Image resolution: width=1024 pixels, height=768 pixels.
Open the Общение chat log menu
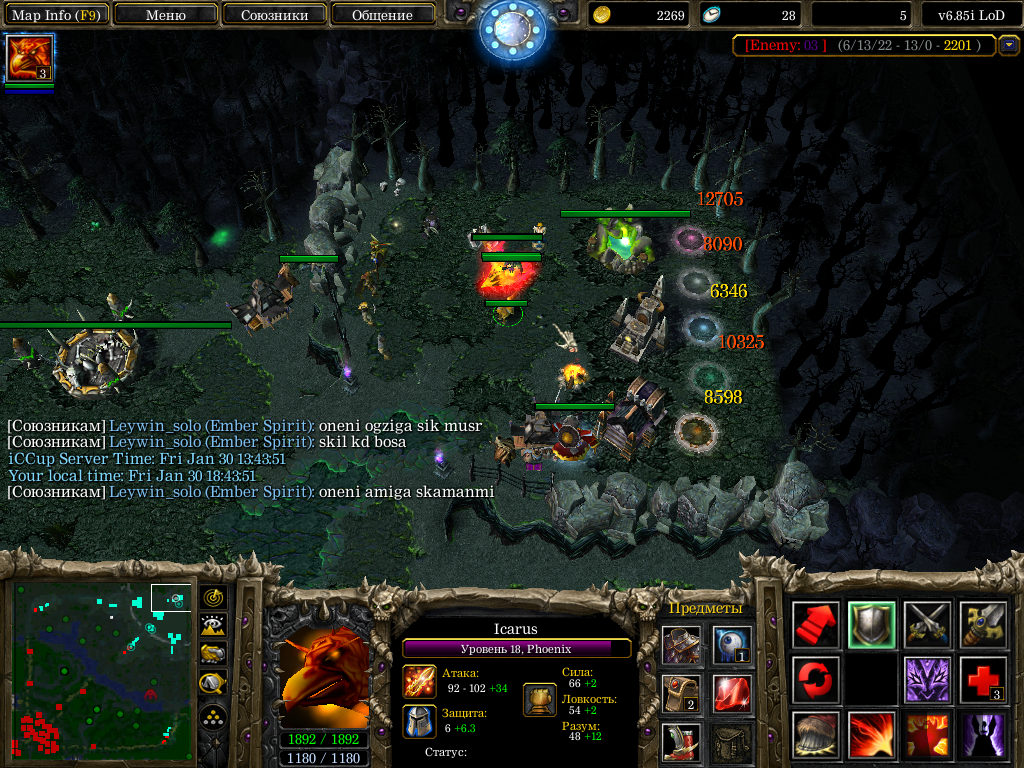382,15
